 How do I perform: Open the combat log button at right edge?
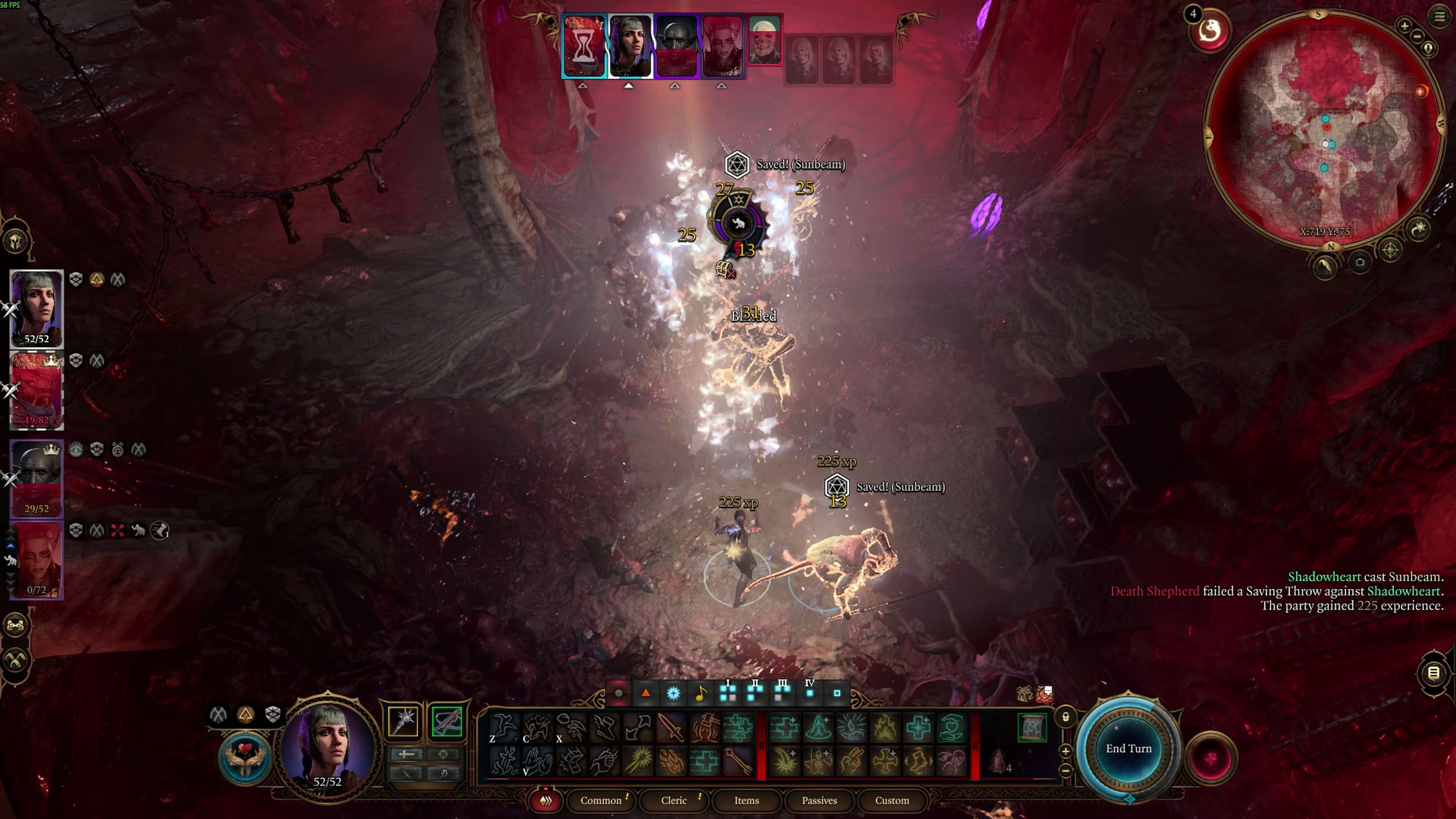[x=1433, y=673]
